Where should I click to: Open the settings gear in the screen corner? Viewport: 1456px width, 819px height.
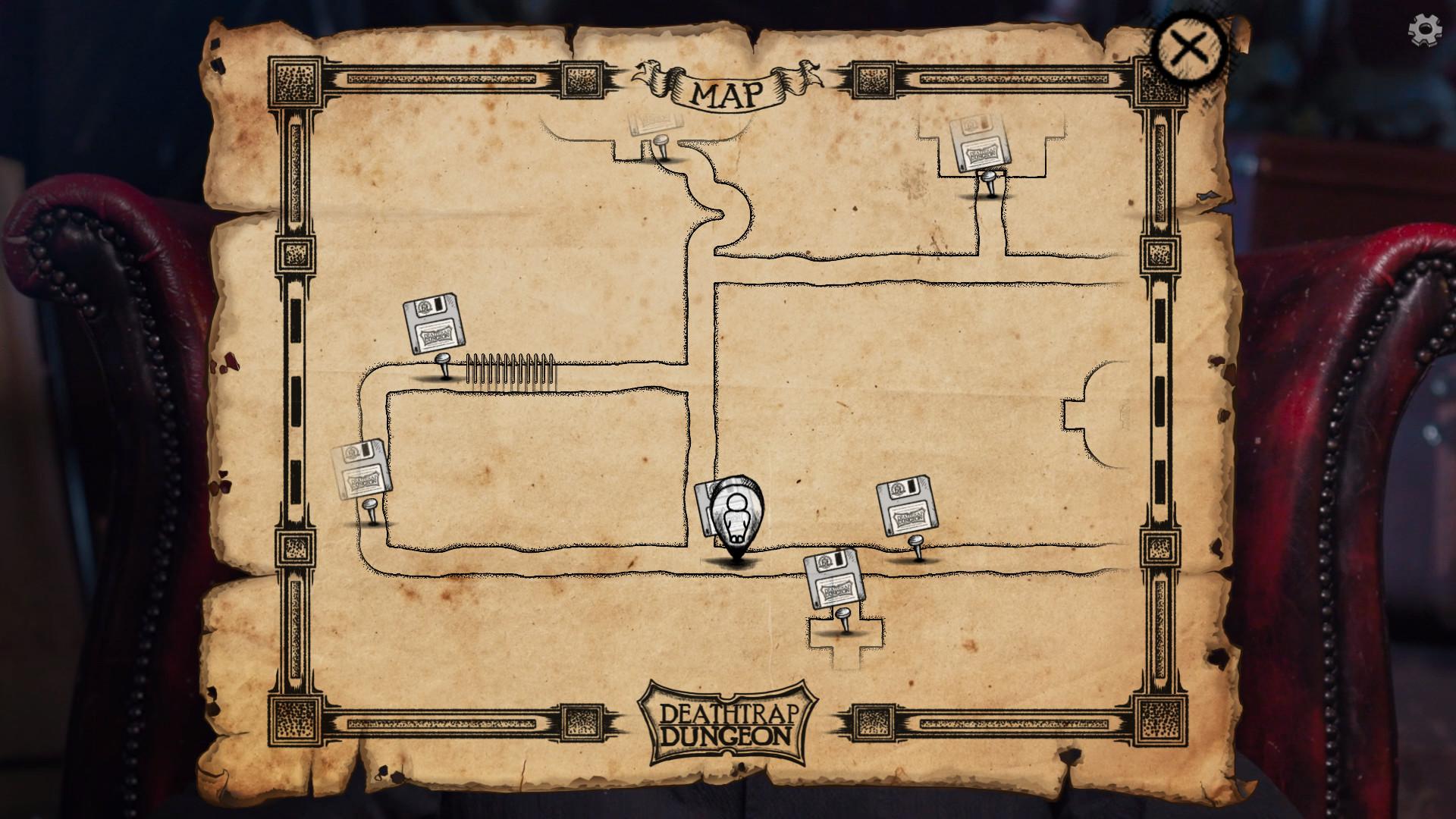coord(1425,28)
